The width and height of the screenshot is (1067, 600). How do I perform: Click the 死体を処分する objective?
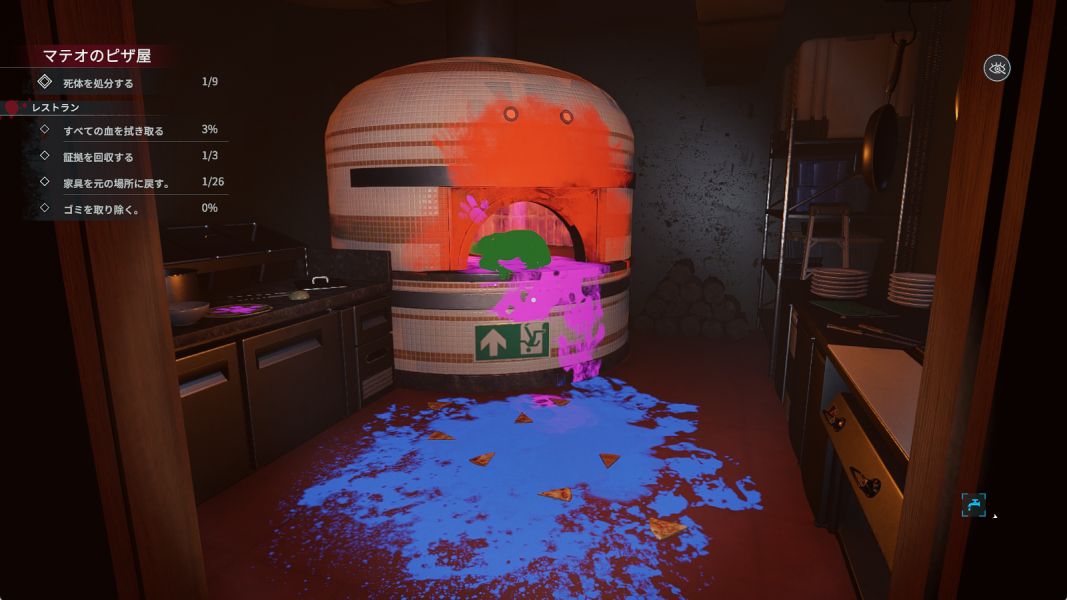tap(98, 82)
